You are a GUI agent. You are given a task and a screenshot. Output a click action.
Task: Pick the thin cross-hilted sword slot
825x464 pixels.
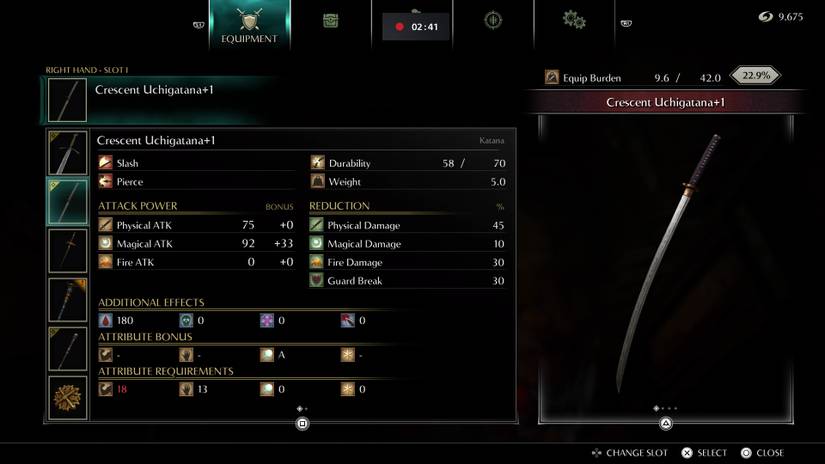[x=69, y=250]
